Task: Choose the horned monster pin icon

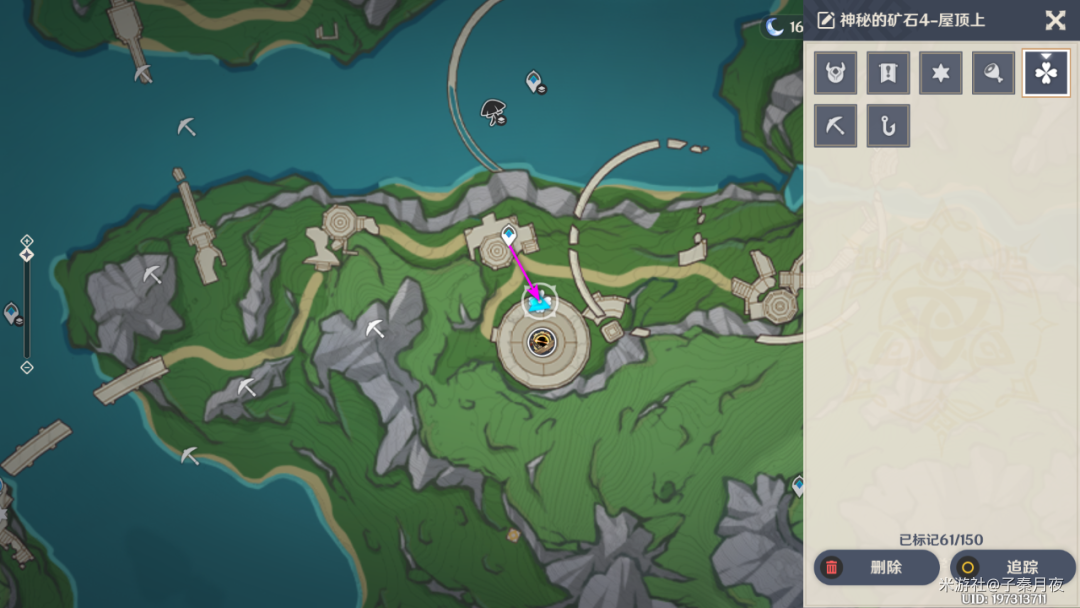Action: pyautogui.click(x=835, y=73)
